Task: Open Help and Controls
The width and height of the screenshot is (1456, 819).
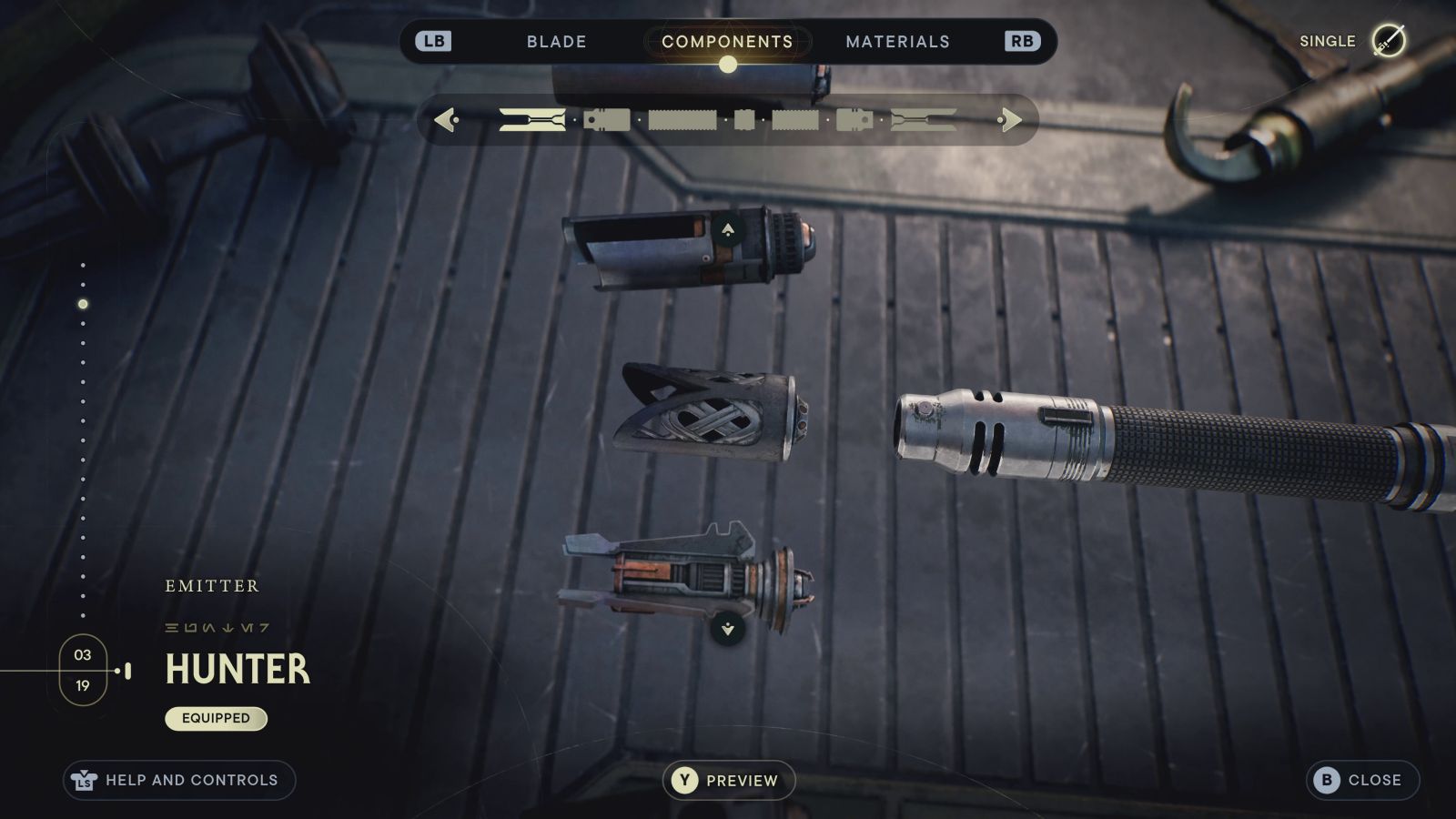Action: coord(179,780)
